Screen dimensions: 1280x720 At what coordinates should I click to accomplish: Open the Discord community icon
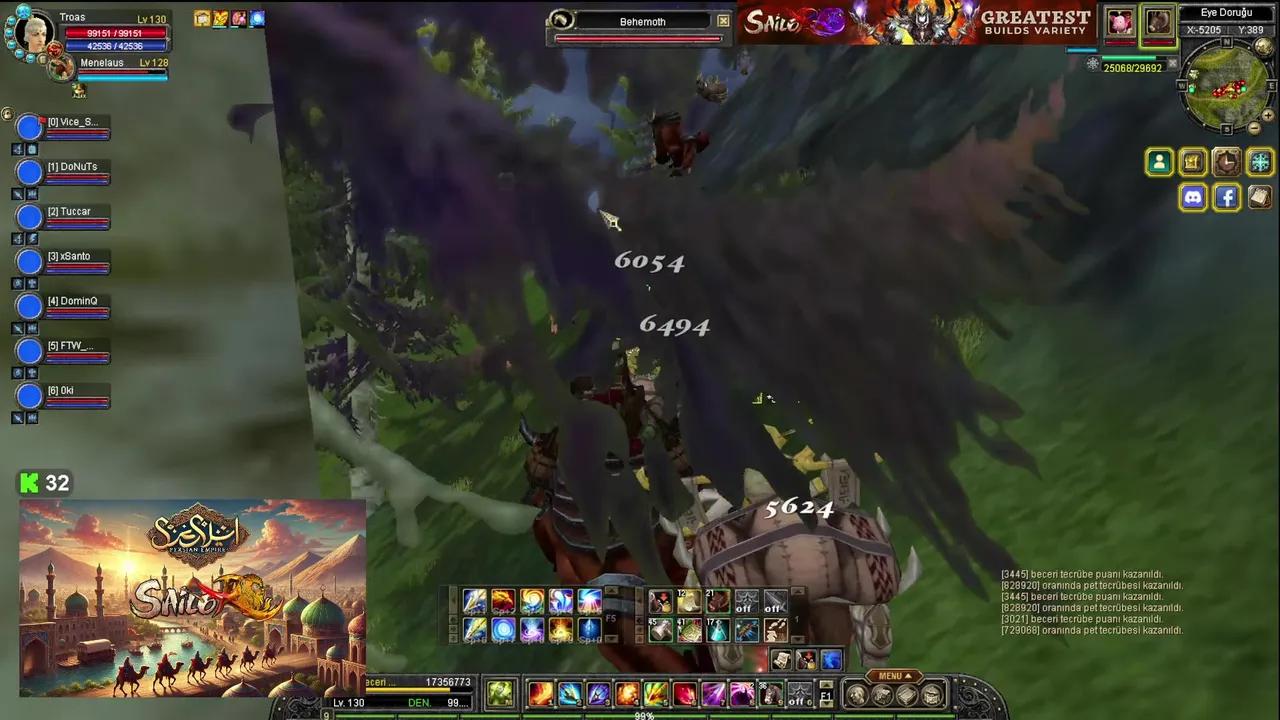pyautogui.click(x=1193, y=197)
